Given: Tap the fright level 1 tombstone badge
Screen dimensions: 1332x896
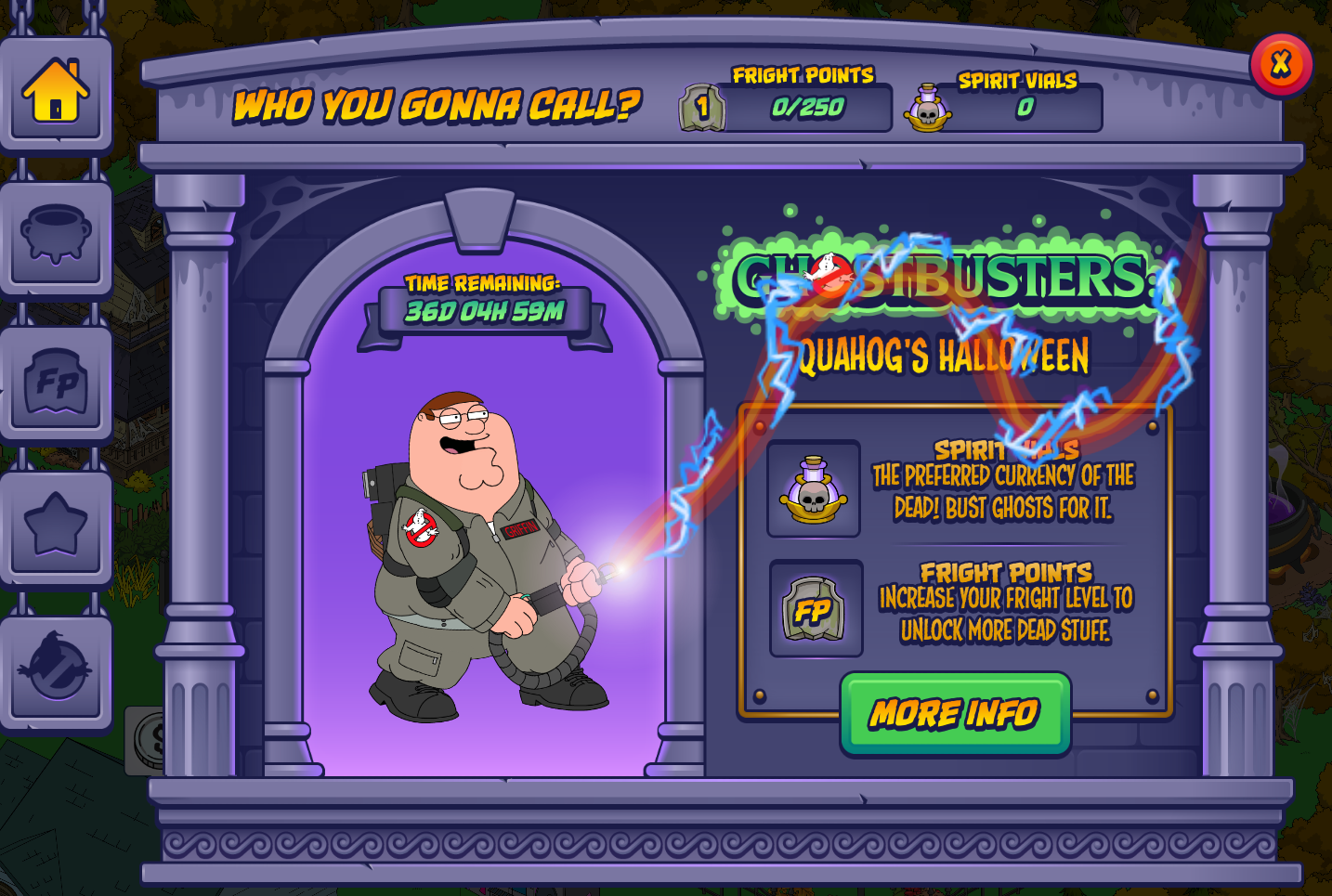Looking at the screenshot, I should click(701, 108).
